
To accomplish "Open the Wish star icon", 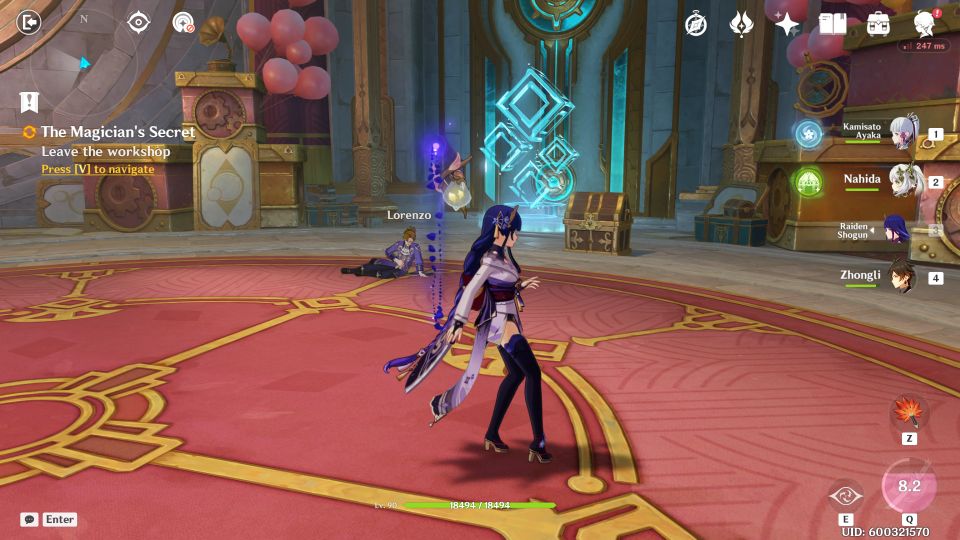I will pyautogui.click(x=787, y=24).
